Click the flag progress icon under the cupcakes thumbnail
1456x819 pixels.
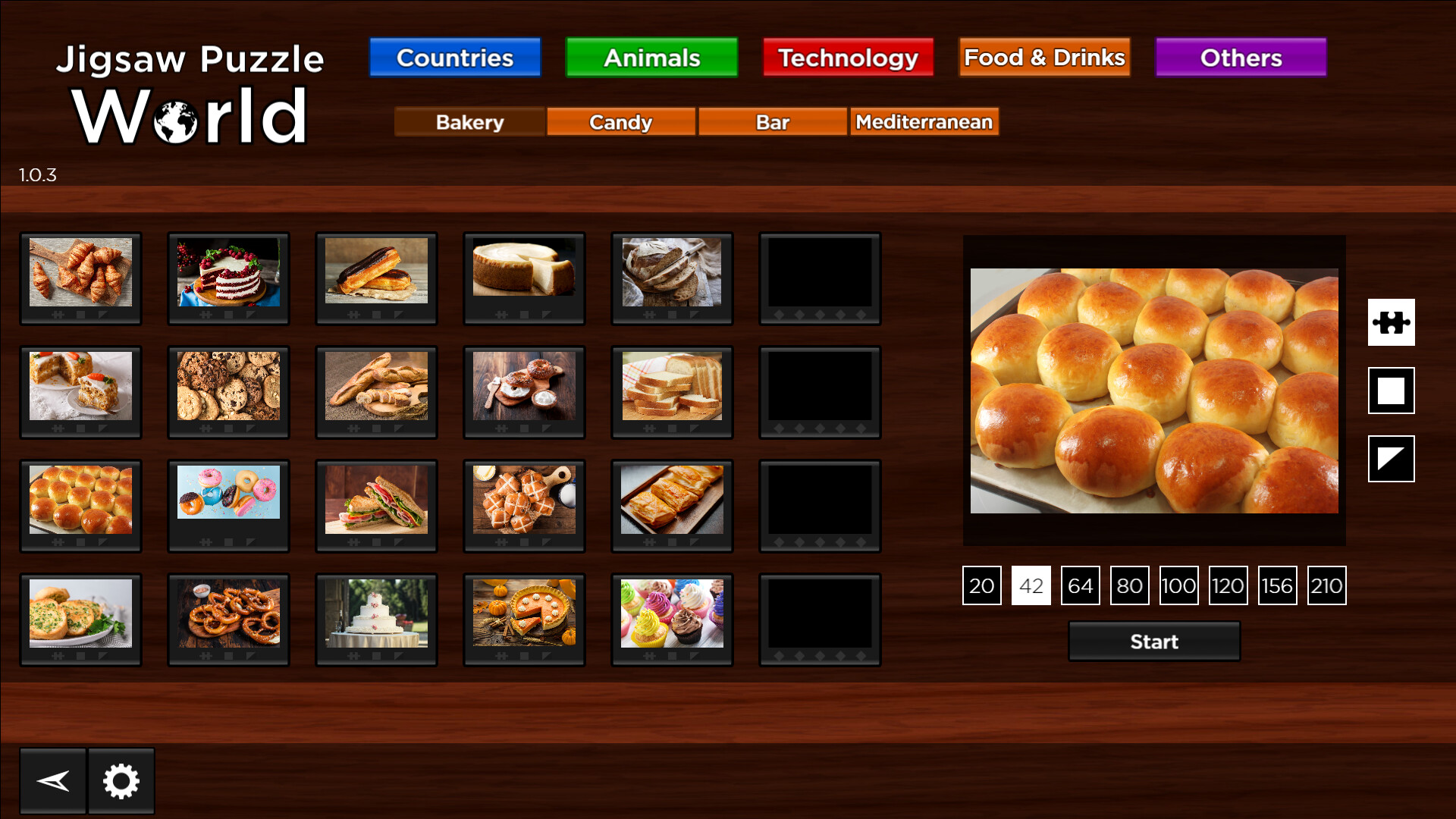click(693, 656)
